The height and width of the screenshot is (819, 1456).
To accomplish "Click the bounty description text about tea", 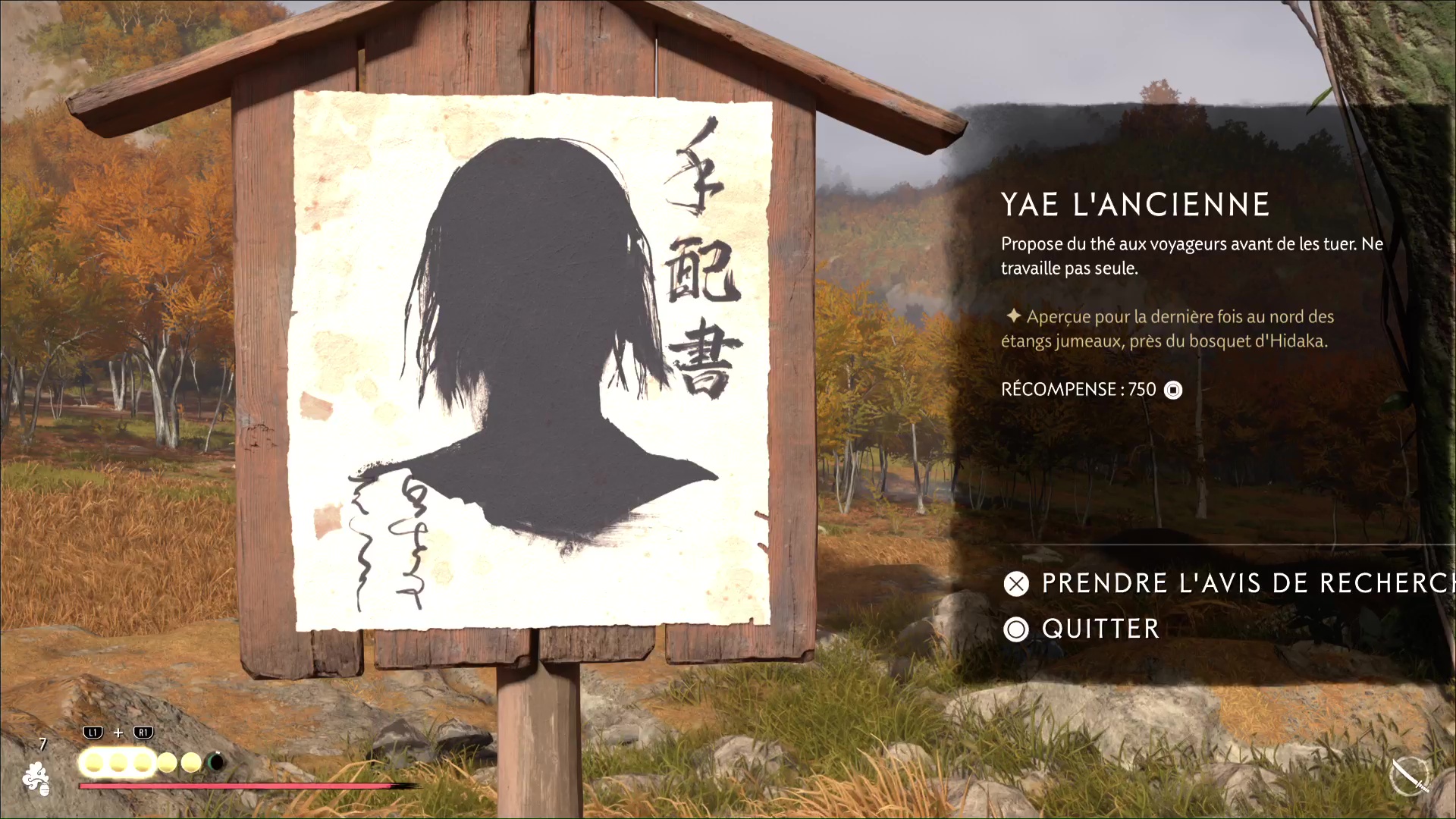I will (x=1191, y=256).
